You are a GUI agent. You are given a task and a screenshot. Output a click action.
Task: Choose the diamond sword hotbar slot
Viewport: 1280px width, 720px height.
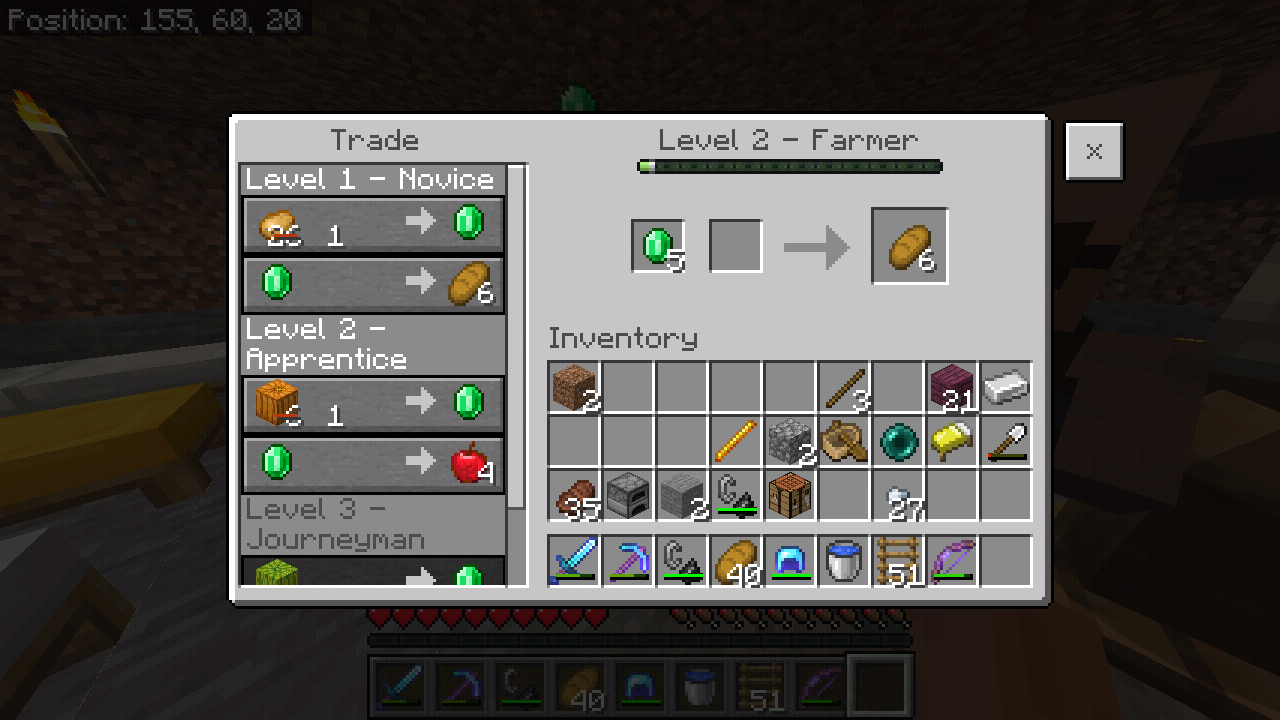(x=574, y=561)
